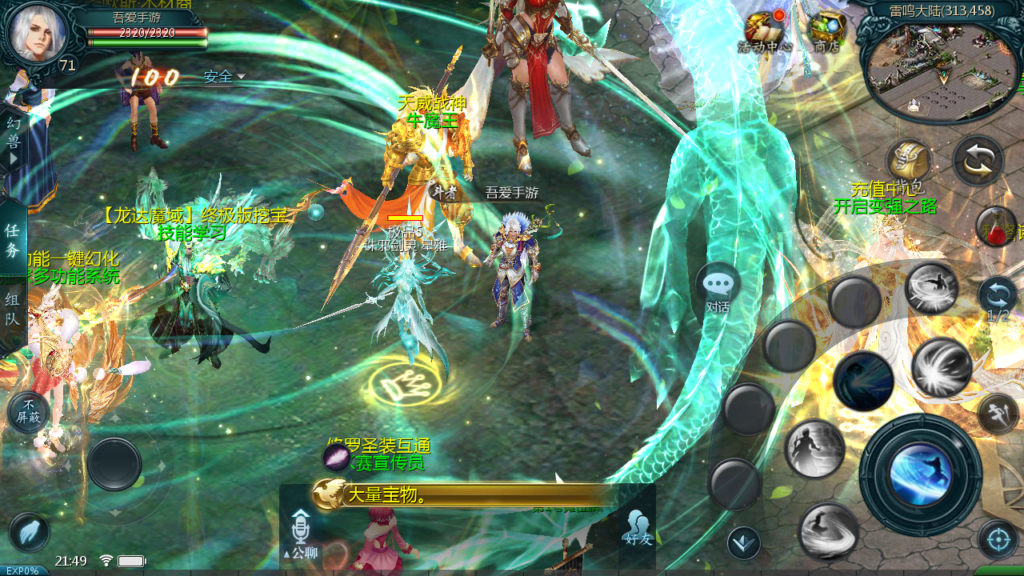This screenshot has height=576, width=1024.
Task: Toggle the sprint running figure button
Action: point(997,412)
